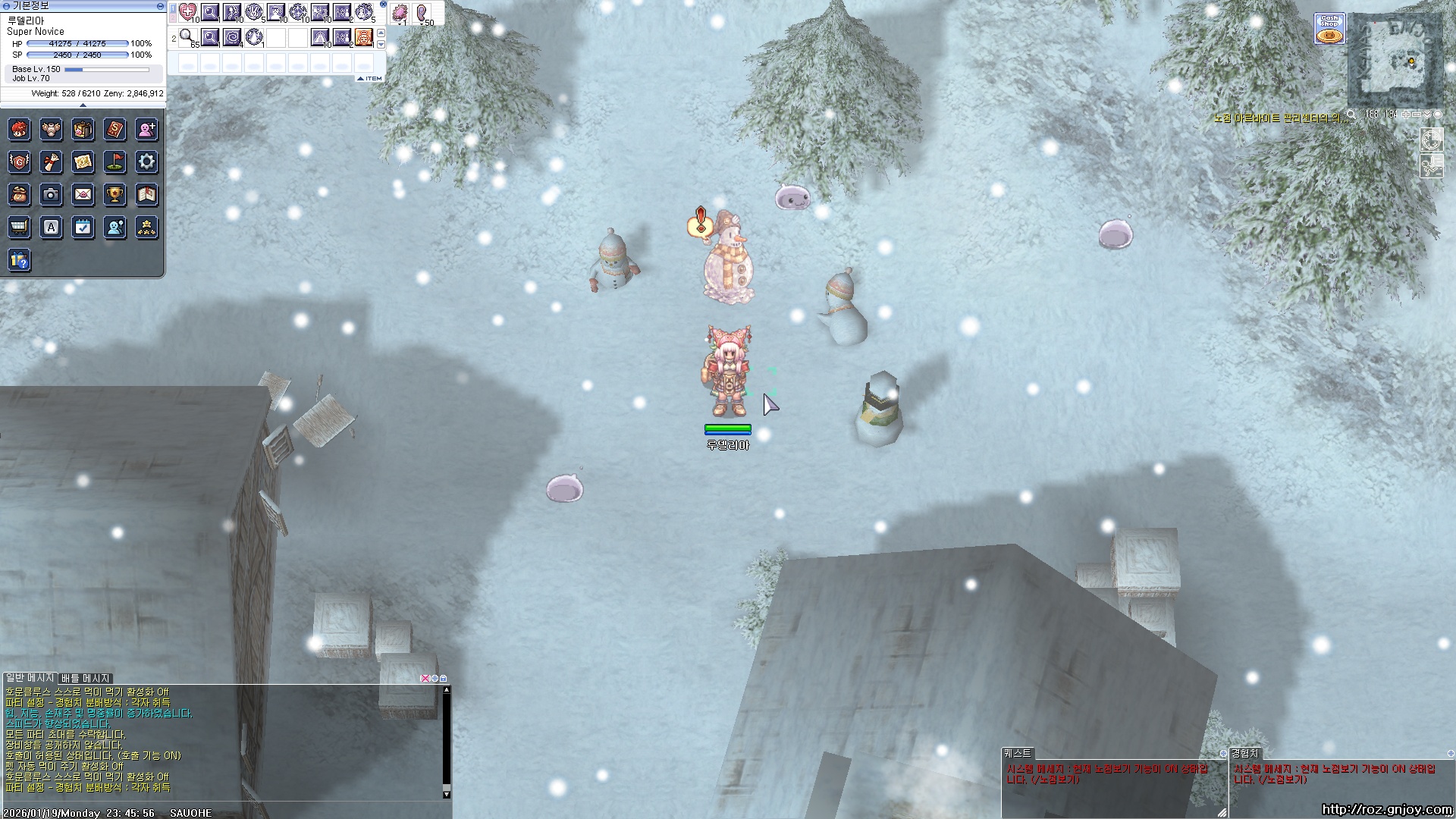This screenshot has height=819, width=1456.
Task: Collapse the ITEM hotbar expander
Action: [x=370, y=78]
